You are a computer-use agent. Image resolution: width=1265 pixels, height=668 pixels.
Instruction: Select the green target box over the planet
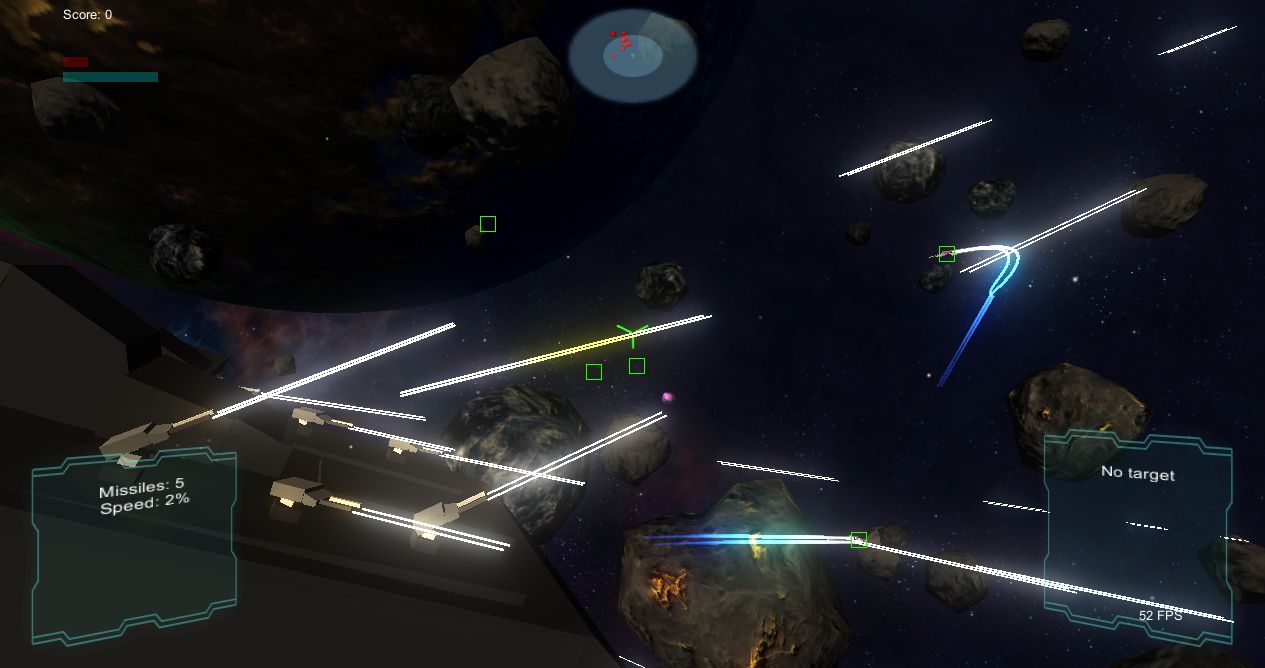pyautogui.click(x=488, y=224)
